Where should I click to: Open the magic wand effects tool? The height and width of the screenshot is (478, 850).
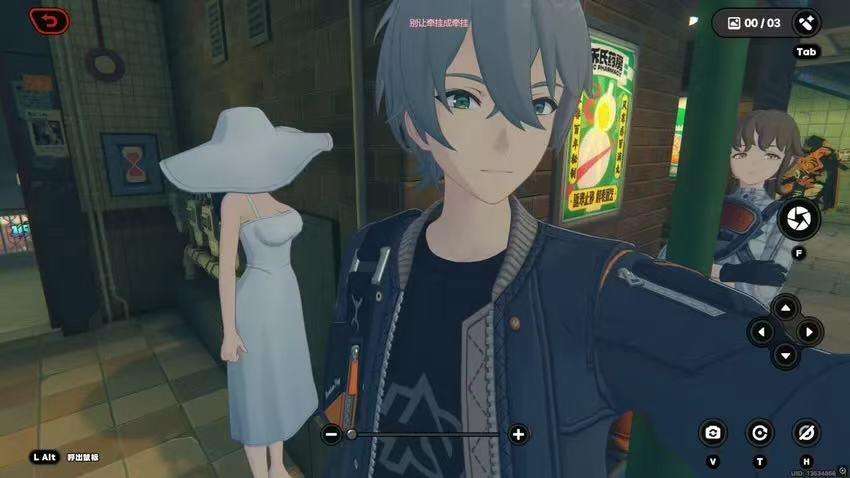pos(805,22)
